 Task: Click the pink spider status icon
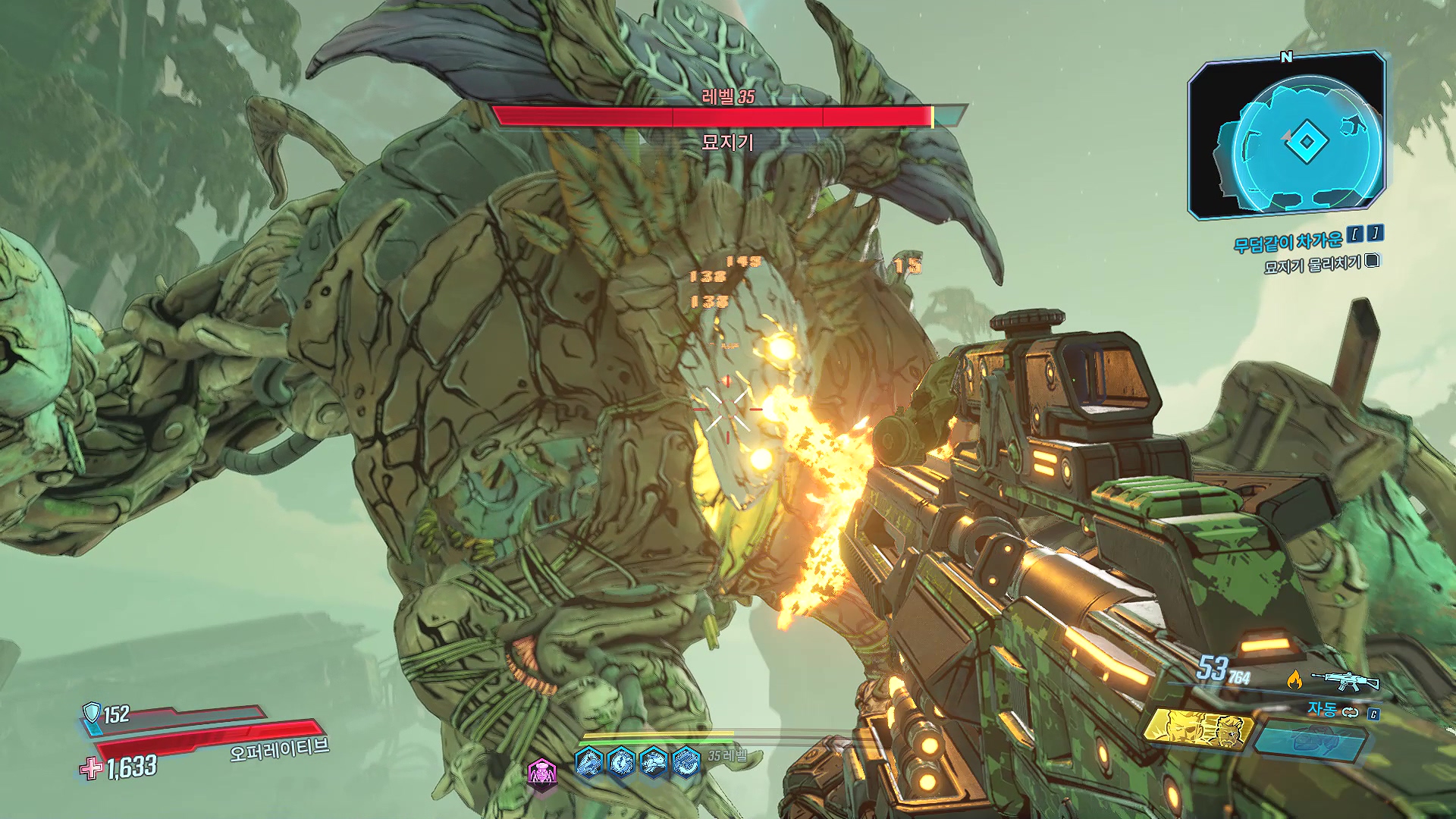542,773
